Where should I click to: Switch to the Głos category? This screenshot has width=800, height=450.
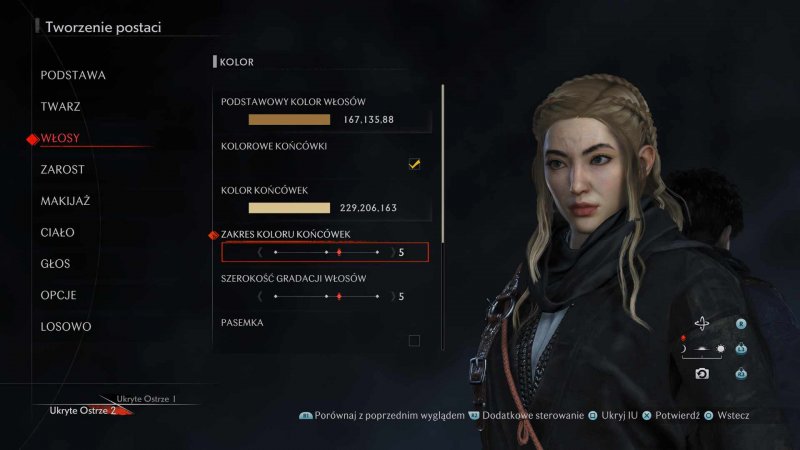pos(57,264)
